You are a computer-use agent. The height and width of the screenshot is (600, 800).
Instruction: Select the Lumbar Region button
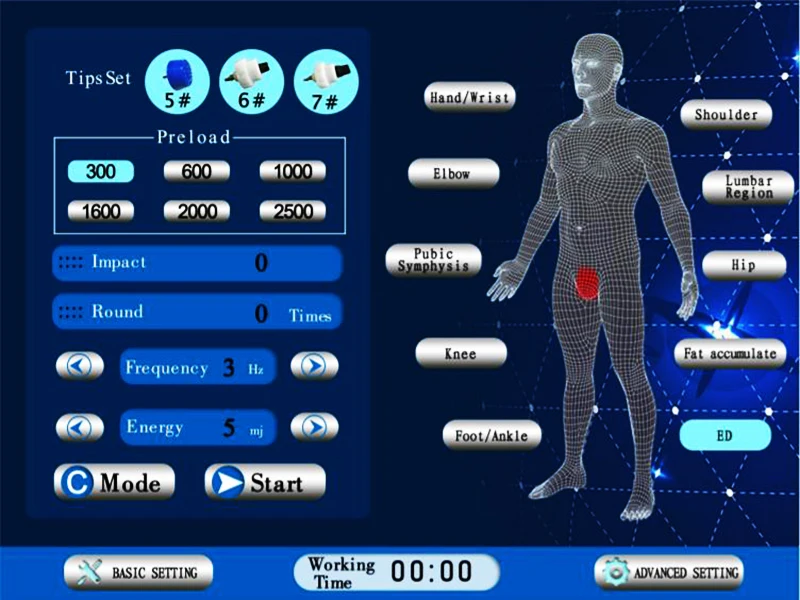tap(749, 186)
